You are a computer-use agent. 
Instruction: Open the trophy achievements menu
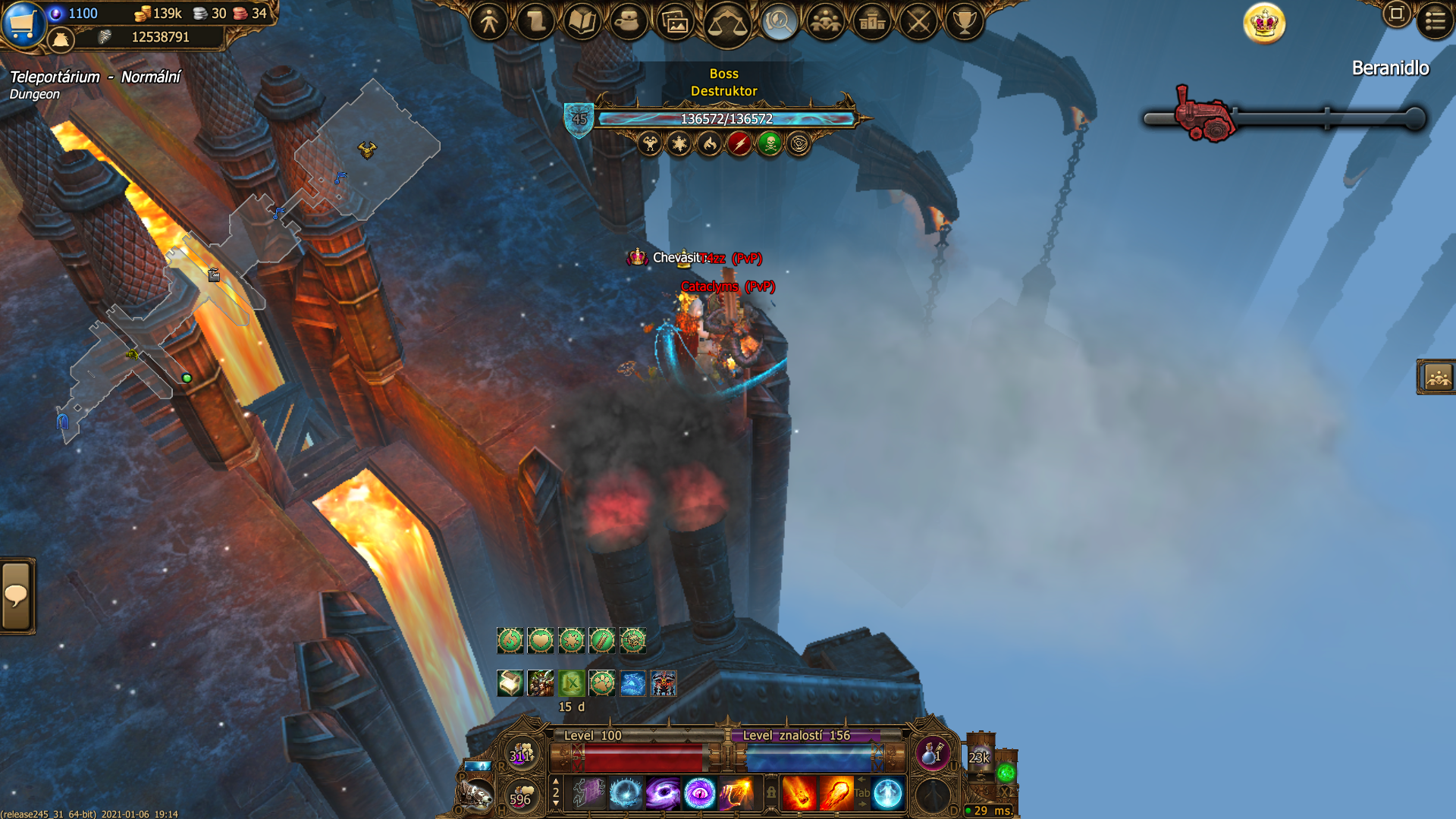tap(965, 22)
